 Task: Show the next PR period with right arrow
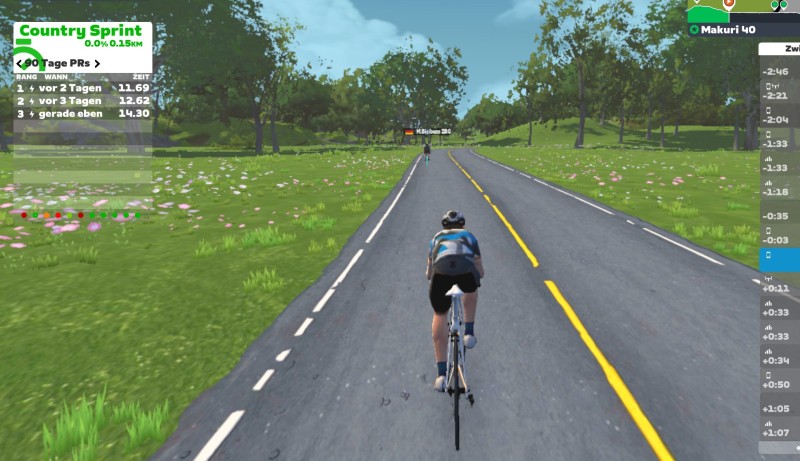(x=97, y=64)
